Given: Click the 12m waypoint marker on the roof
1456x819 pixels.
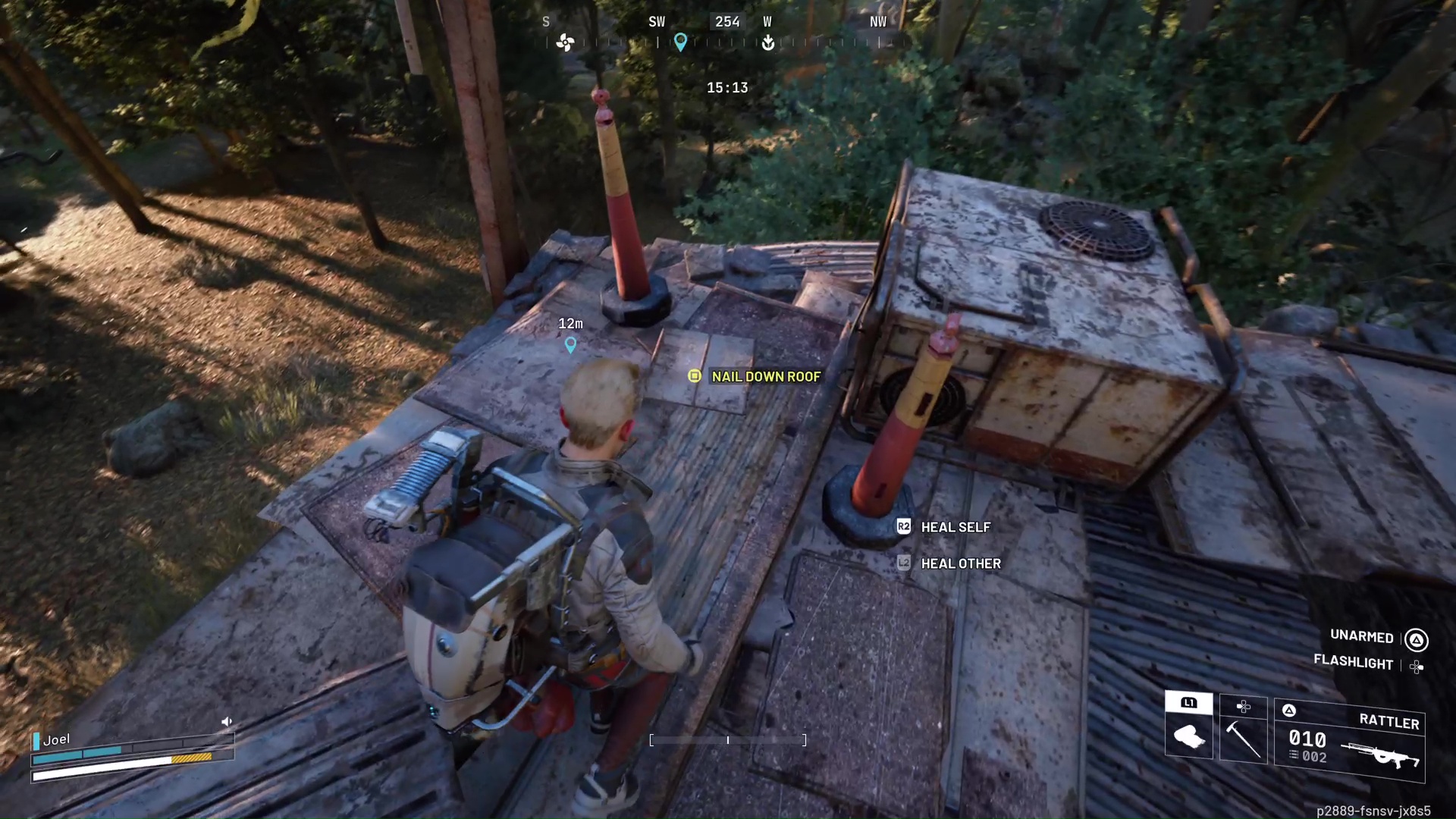Looking at the screenshot, I should coord(570,345).
